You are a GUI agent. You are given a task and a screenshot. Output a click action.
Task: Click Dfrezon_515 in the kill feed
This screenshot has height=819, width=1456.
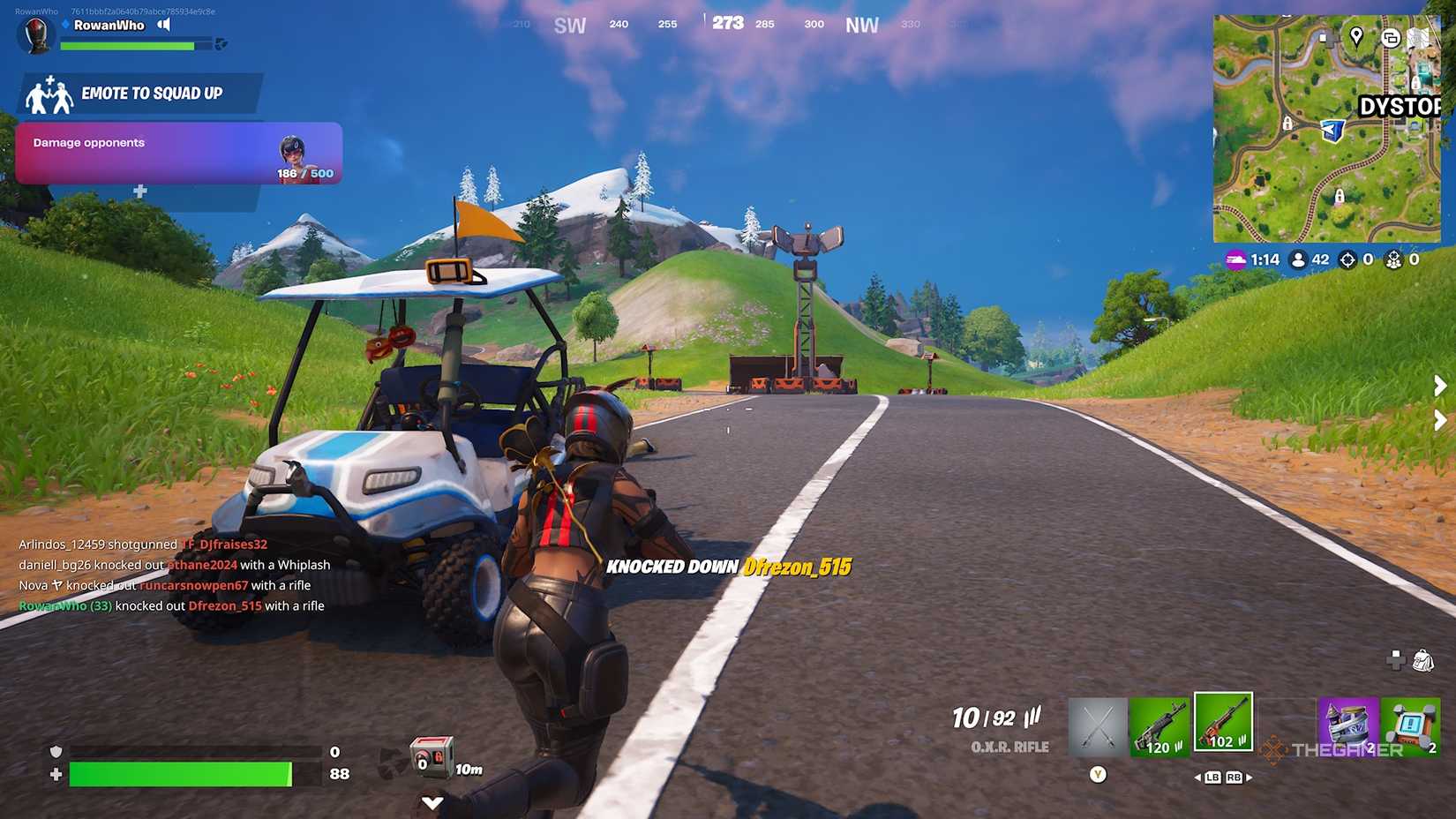tap(225, 605)
